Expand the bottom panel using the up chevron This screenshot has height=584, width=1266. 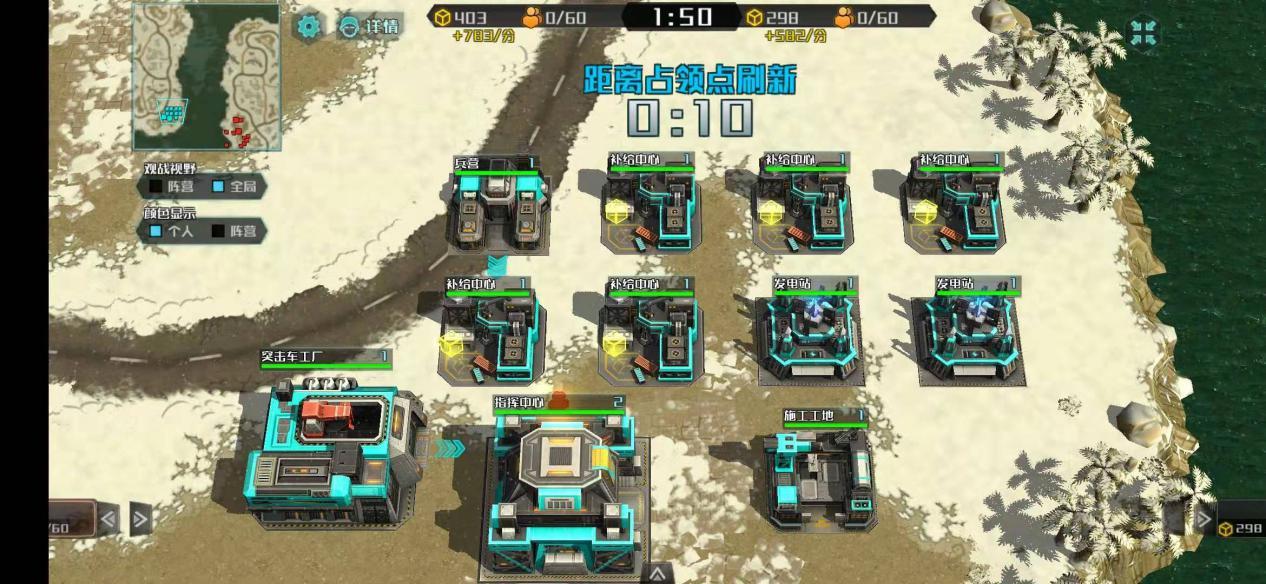pyautogui.click(x=657, y=573)
